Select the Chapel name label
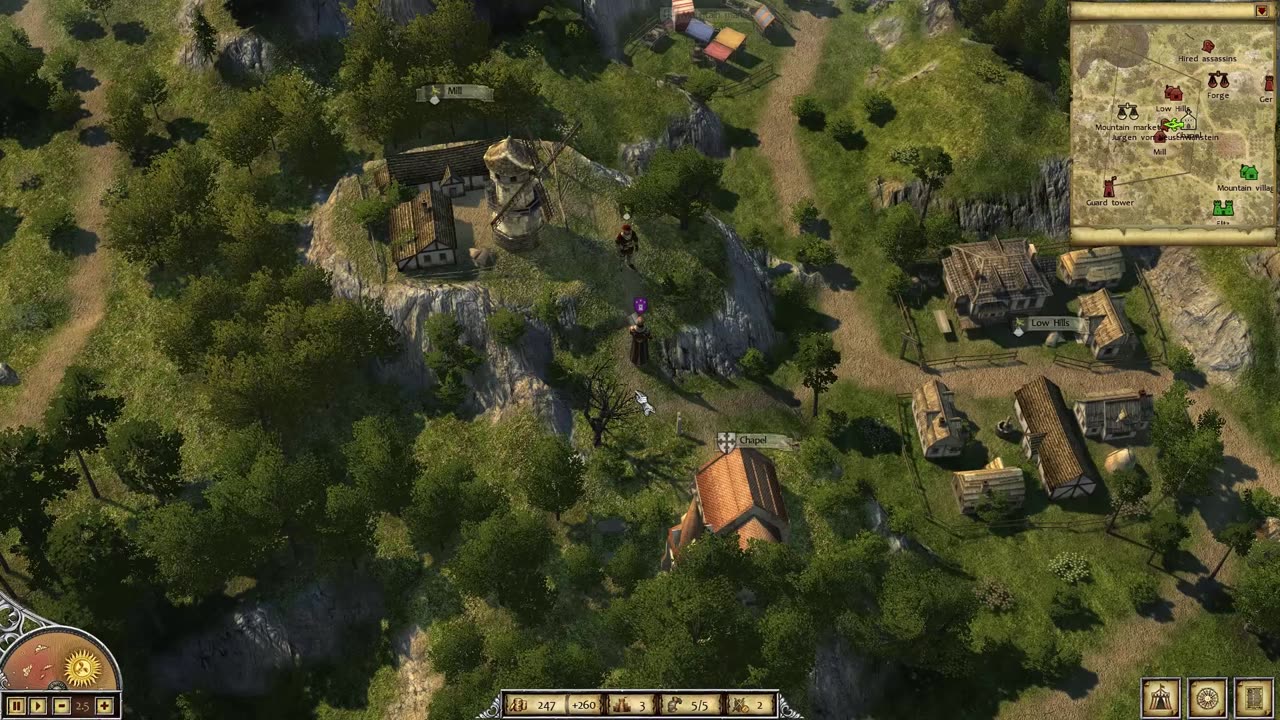The image size is (1280, 720). click(755, 441)
